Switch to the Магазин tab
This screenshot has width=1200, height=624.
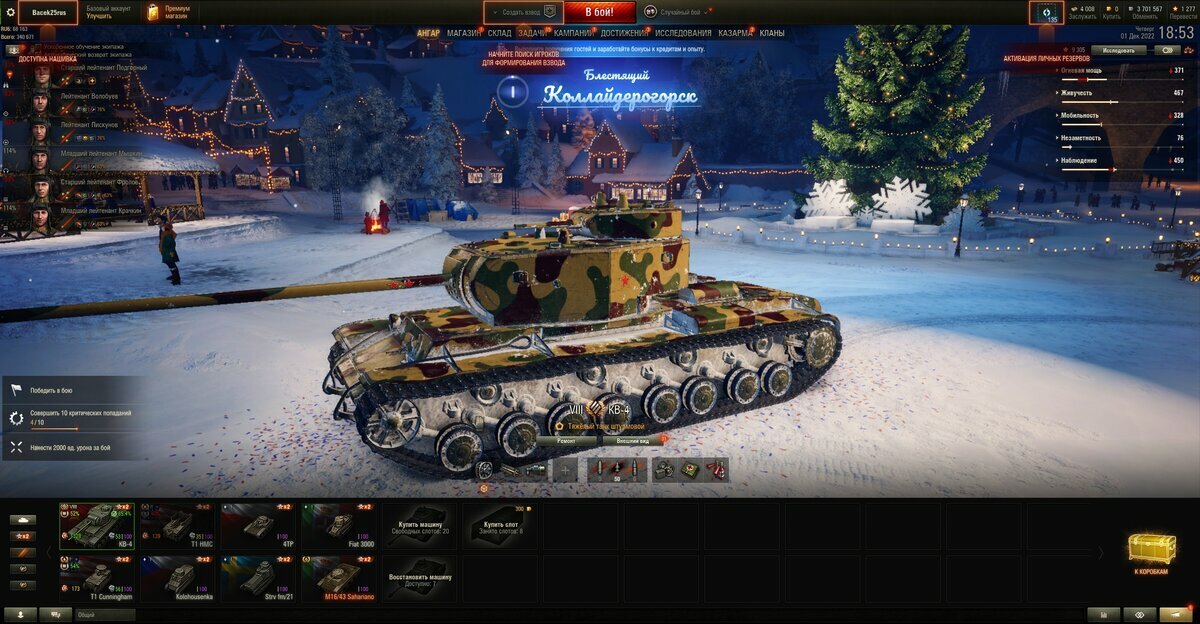point(463,33)
